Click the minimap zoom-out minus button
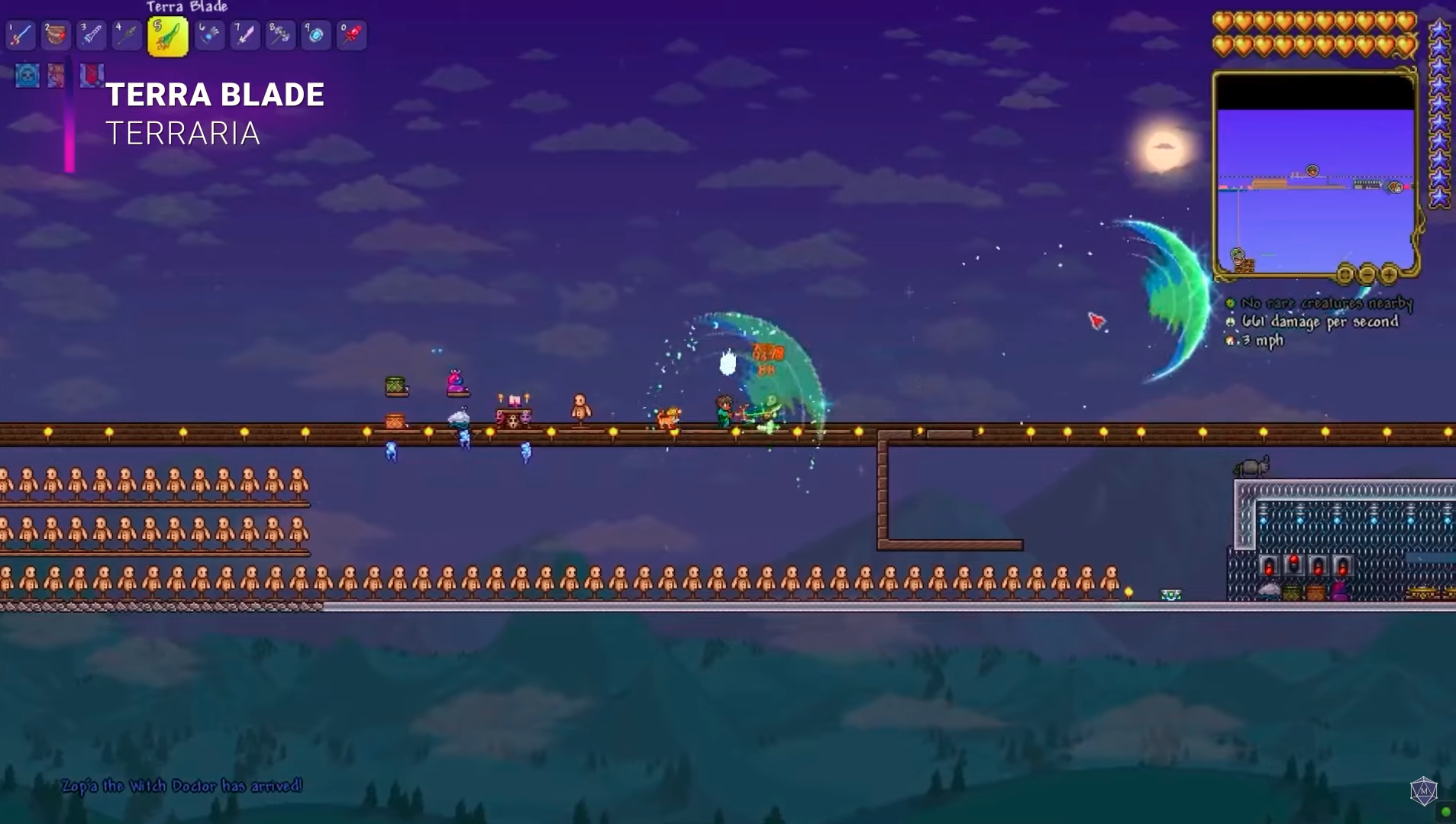This screenshot has width=1456, height=824. 1367,273
